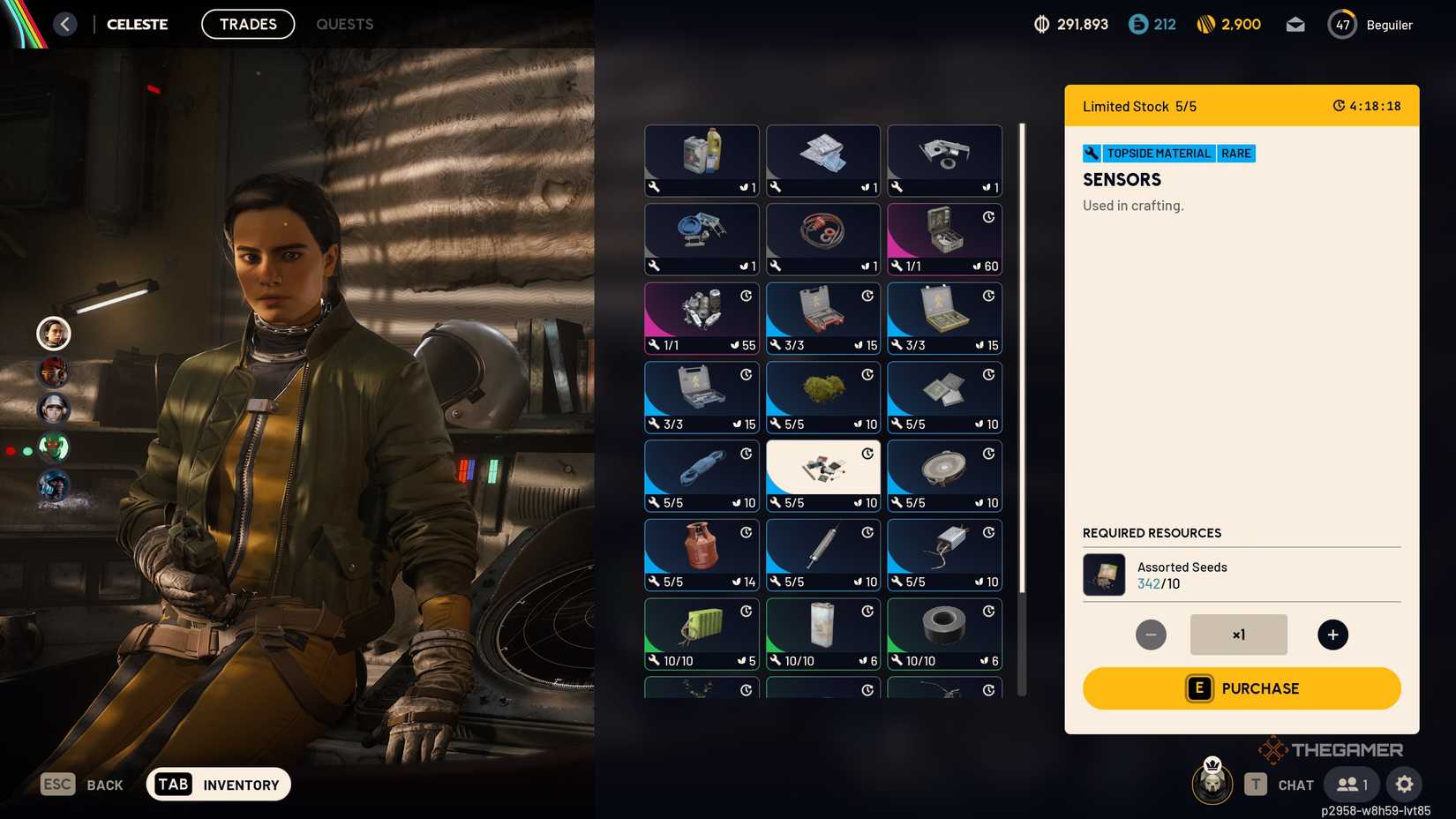Image resolution: width=1456 pixels, height=819 pixels.
Task: Open the settings gear in the bottom-right corner
Action: [1405, 784]
